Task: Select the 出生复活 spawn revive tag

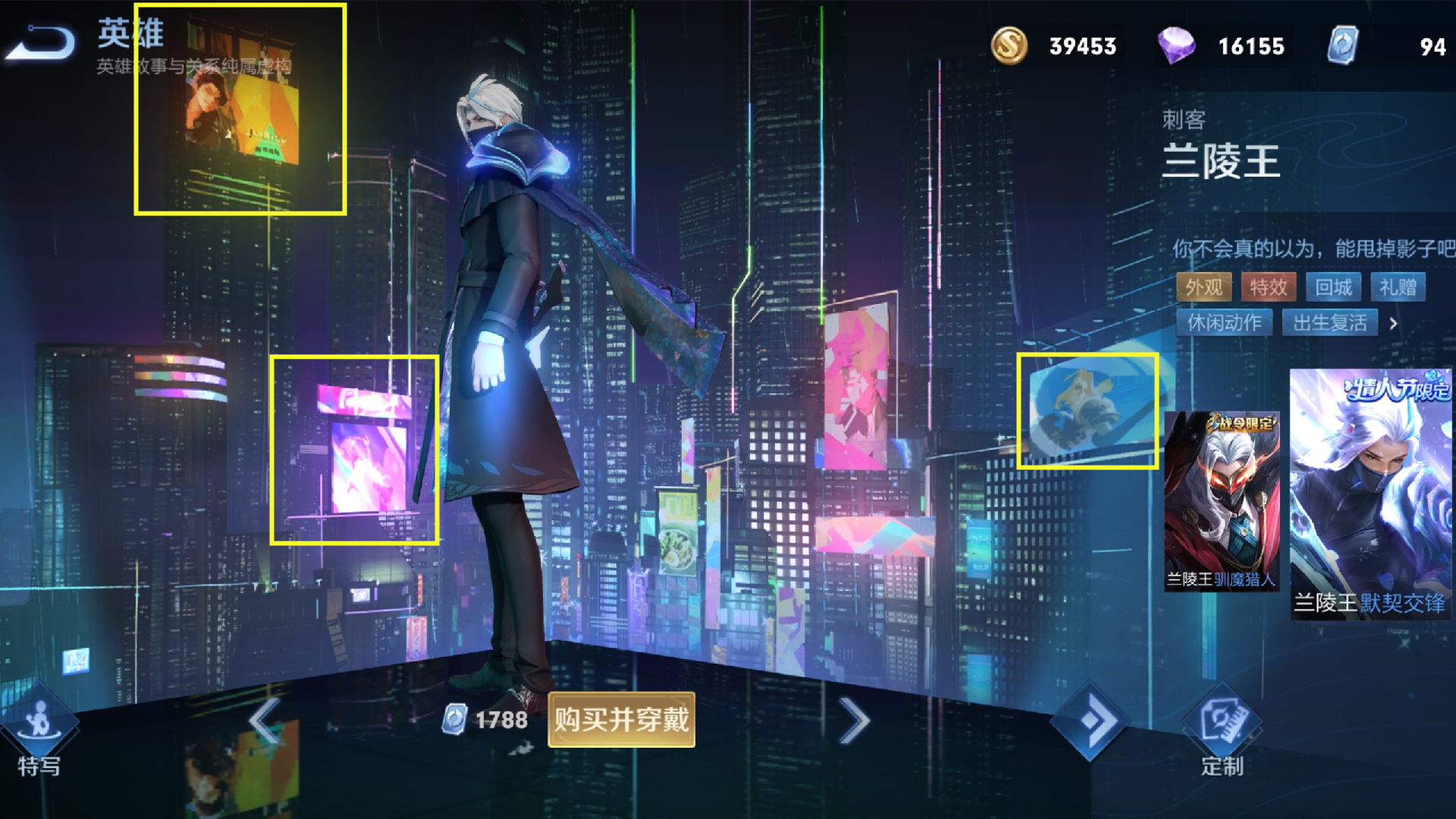Action: coord(1329,323)
